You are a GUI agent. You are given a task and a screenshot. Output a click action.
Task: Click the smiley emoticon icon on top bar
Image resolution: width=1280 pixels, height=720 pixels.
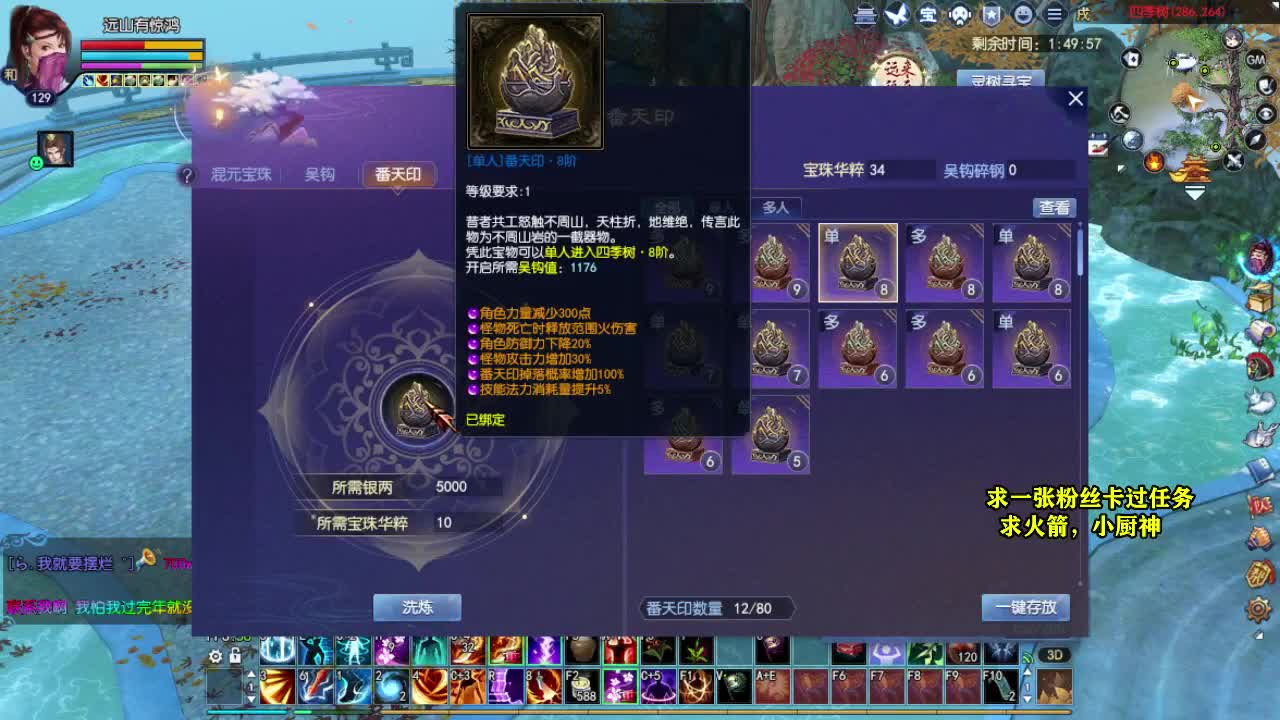1021,16
